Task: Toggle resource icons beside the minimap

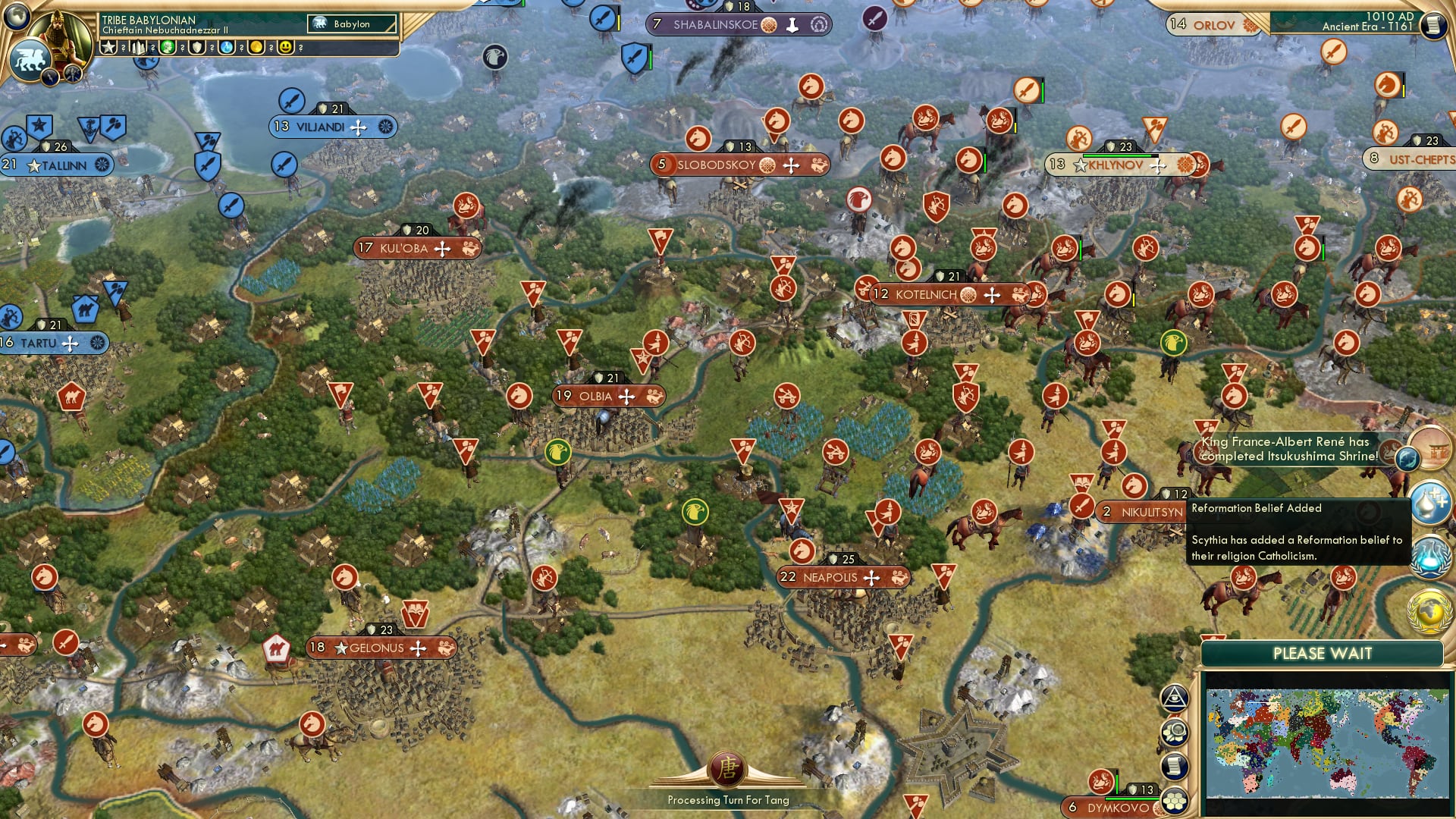Action: coord(1175,732)
